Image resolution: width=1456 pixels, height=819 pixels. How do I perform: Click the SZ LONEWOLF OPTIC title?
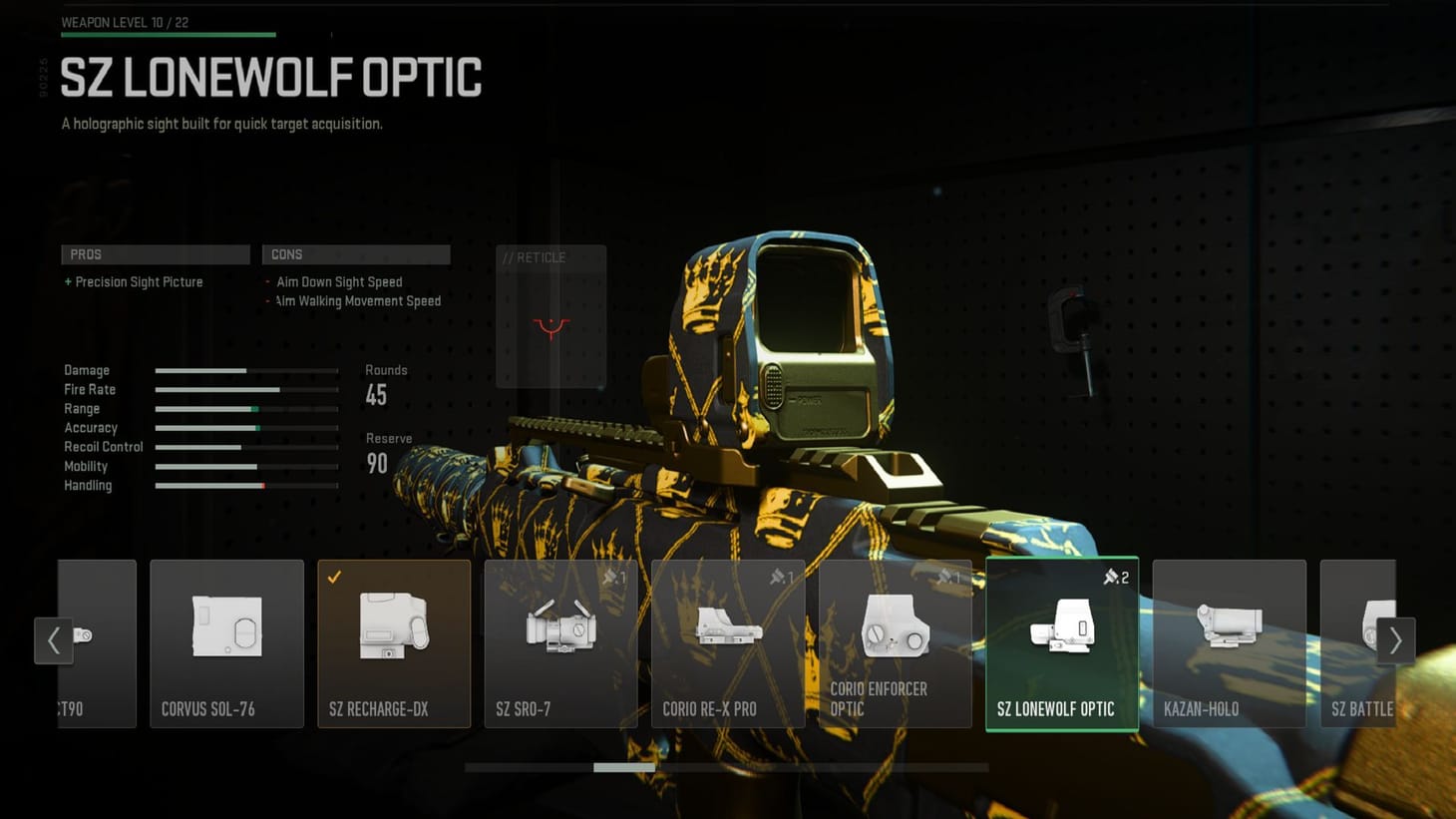tap(270, 76)
